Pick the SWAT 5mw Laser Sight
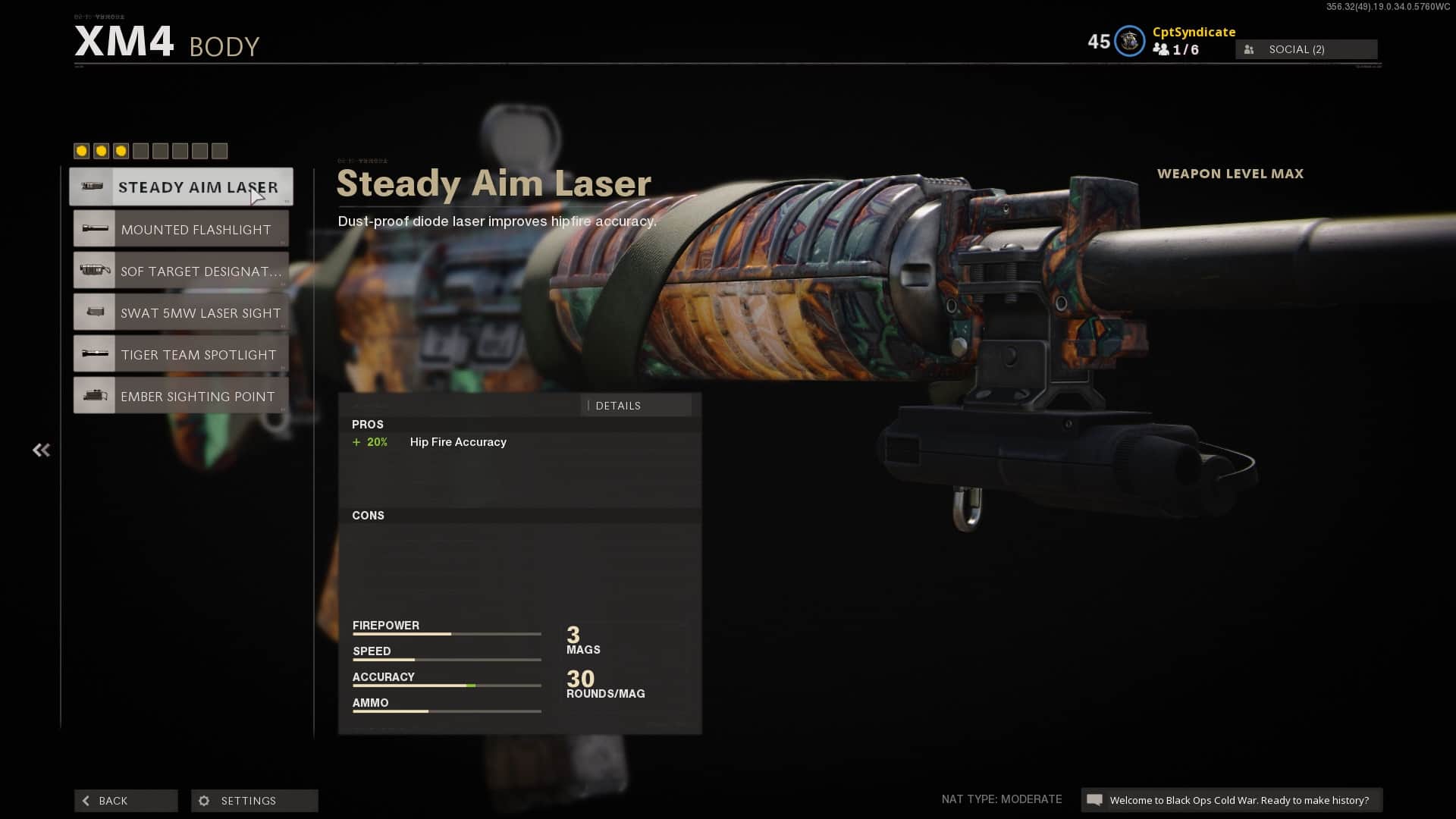1456x819 pixels. pyautogui.click(x=181, y=312)
